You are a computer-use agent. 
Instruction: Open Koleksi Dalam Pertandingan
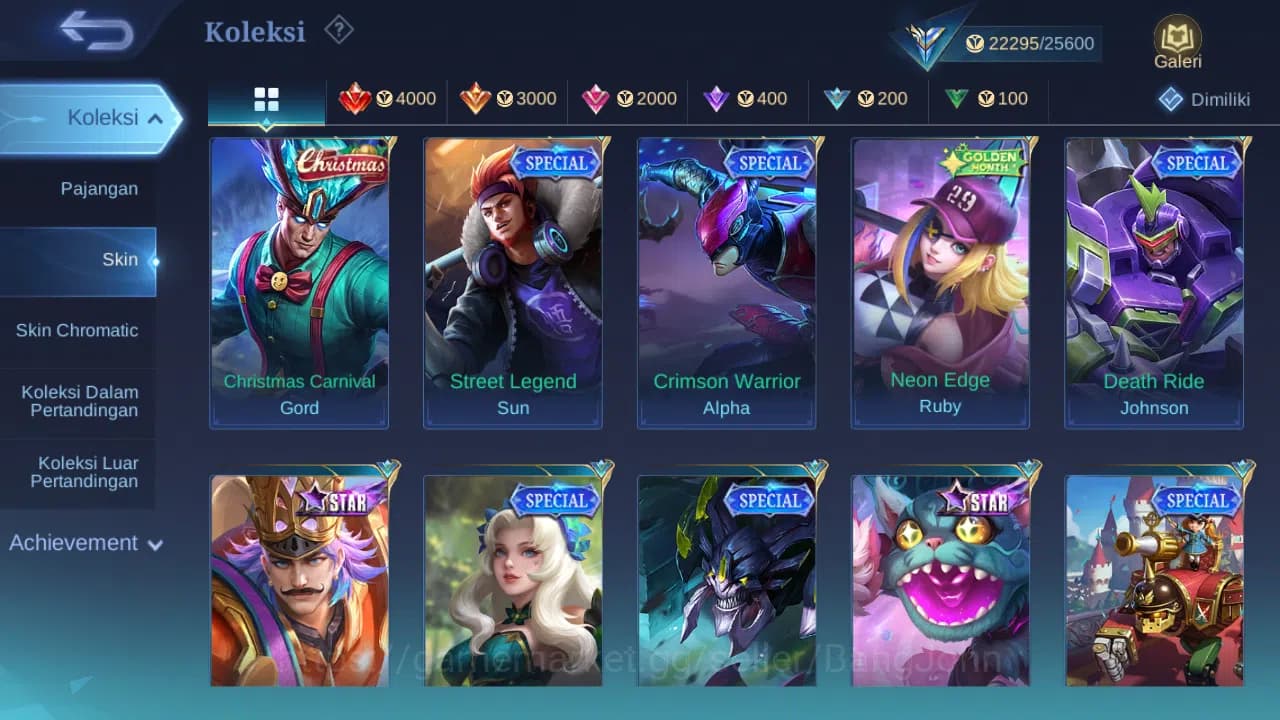(x=78, y=401)
